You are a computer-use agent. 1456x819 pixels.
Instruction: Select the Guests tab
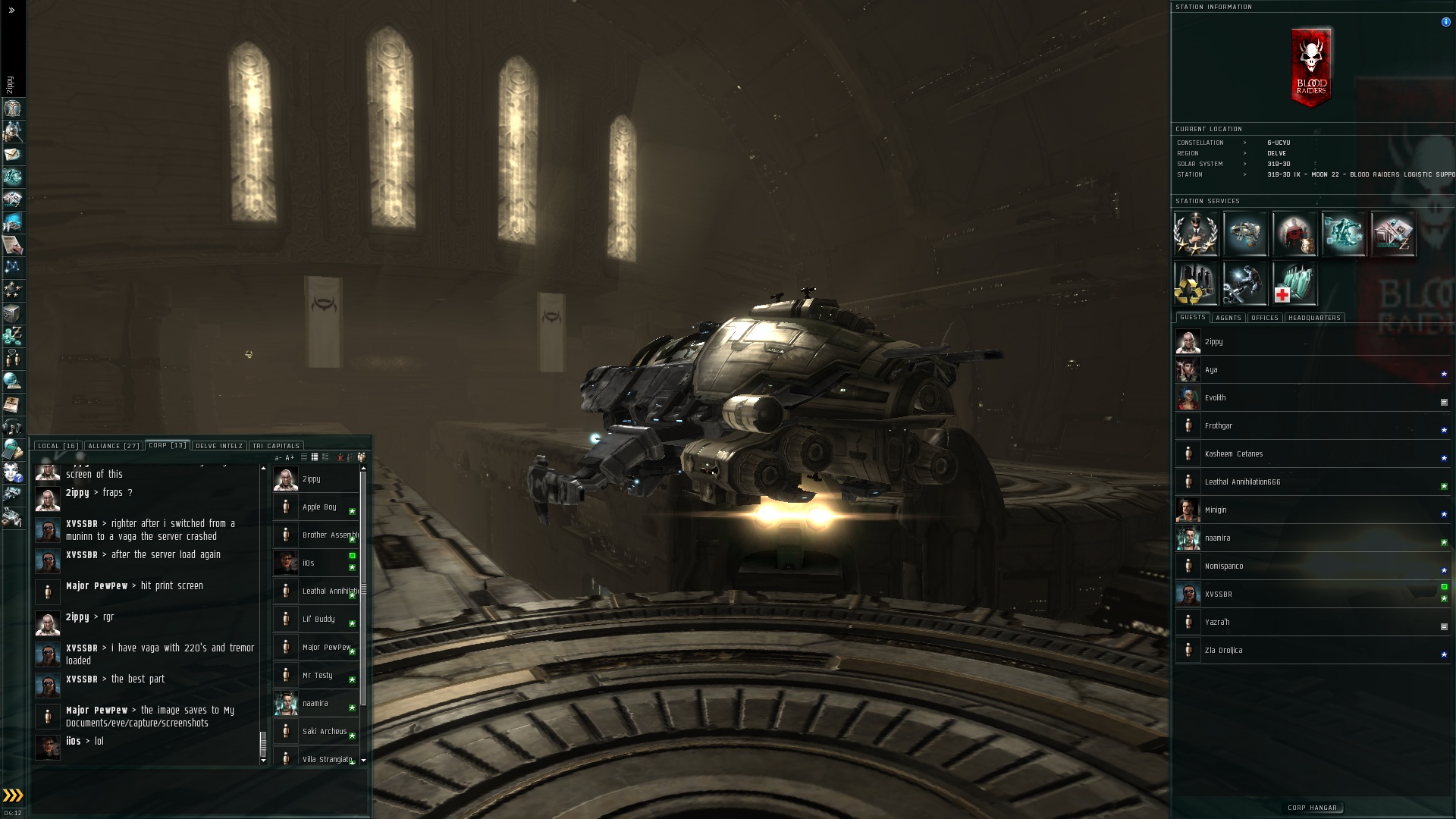coord(1192,318)
